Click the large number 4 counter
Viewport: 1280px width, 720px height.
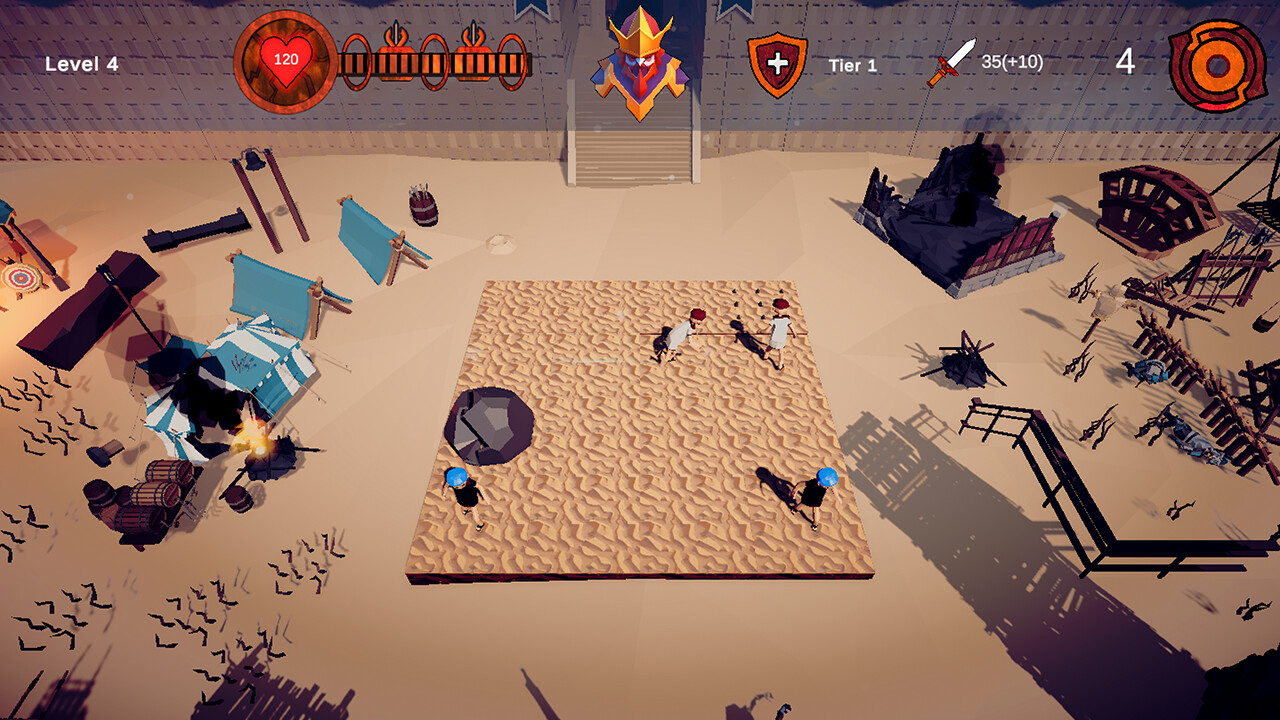click(1124, 62)
